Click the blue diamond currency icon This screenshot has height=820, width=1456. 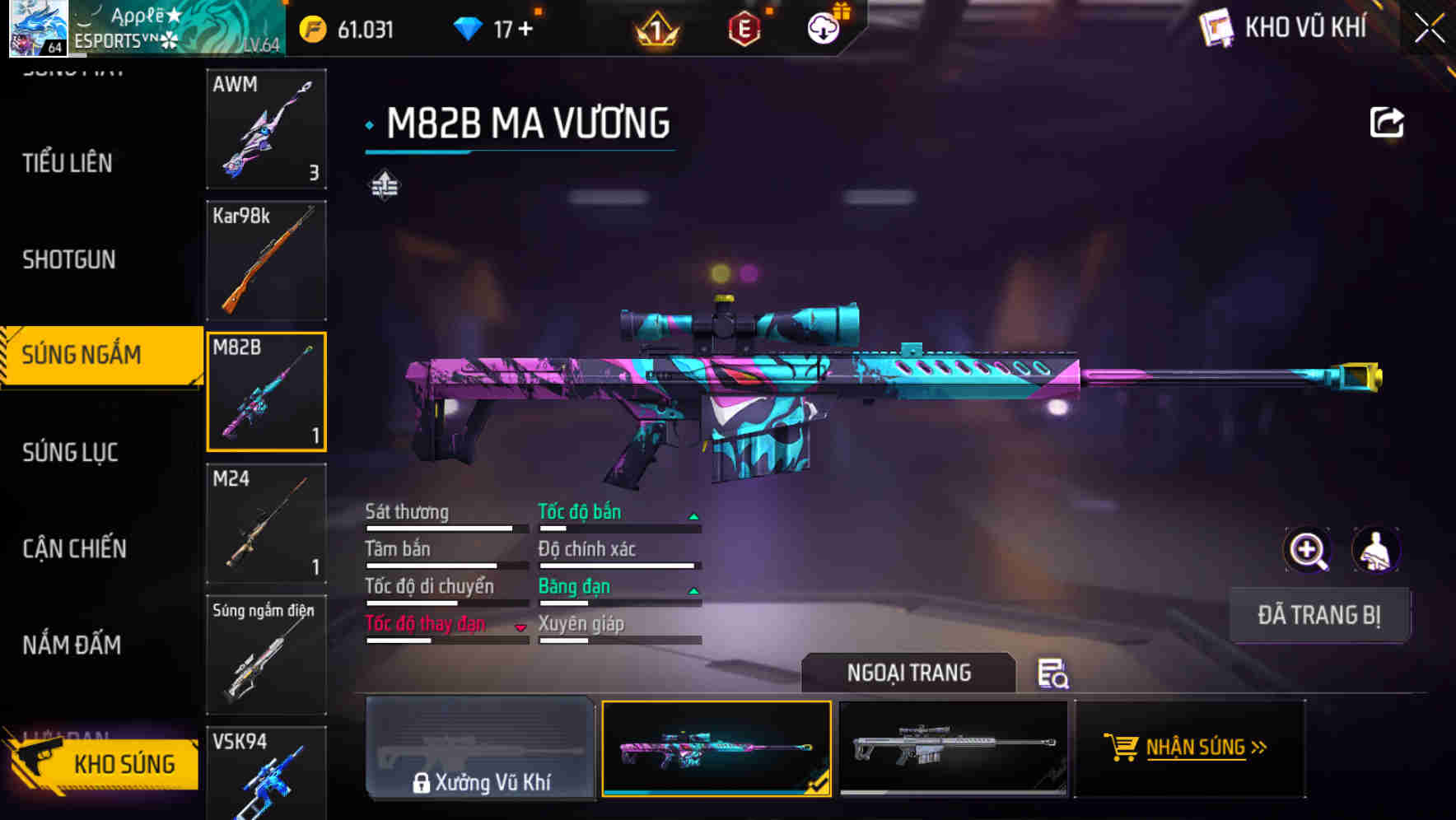coord(470,27)
